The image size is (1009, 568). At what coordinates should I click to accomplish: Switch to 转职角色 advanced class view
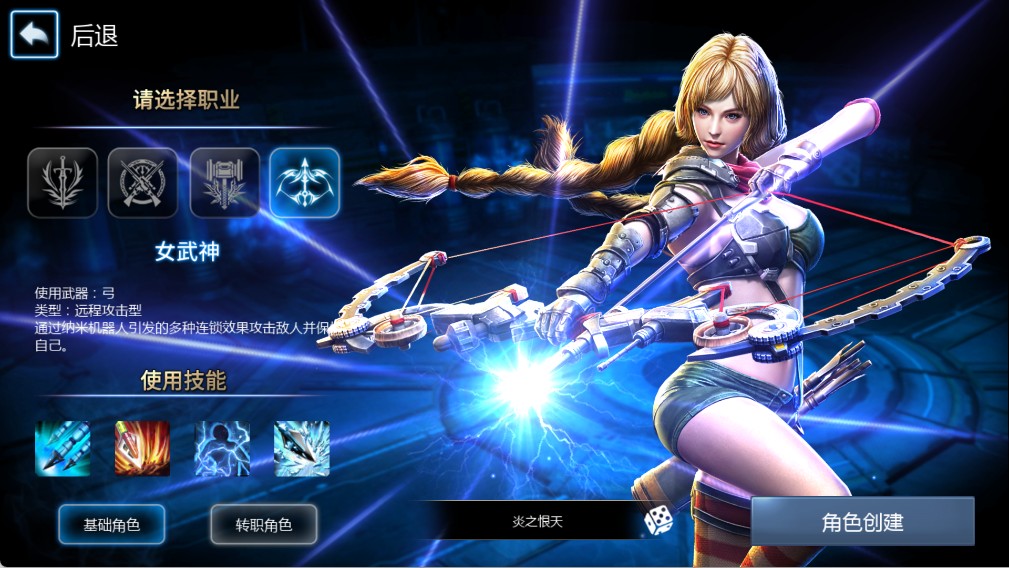264,524
